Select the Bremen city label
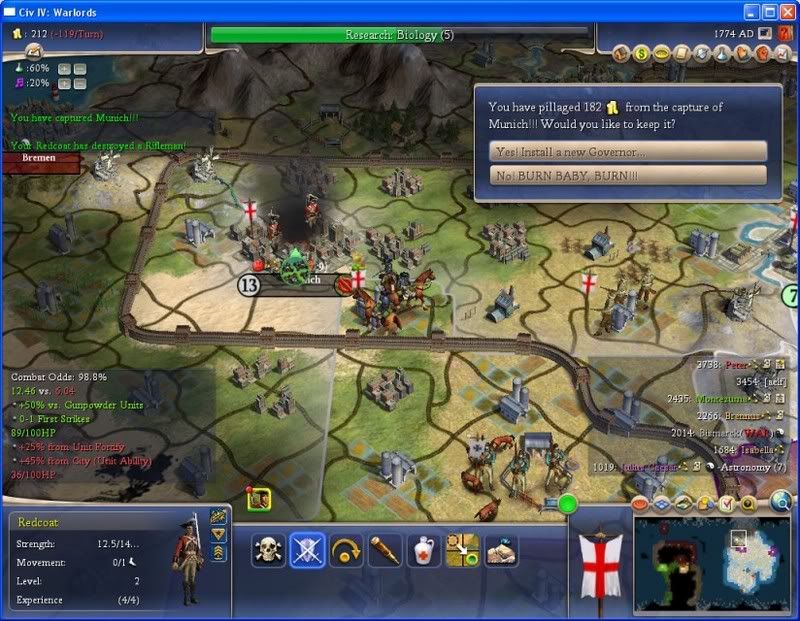Screen dimensions: 800x621 38,158
